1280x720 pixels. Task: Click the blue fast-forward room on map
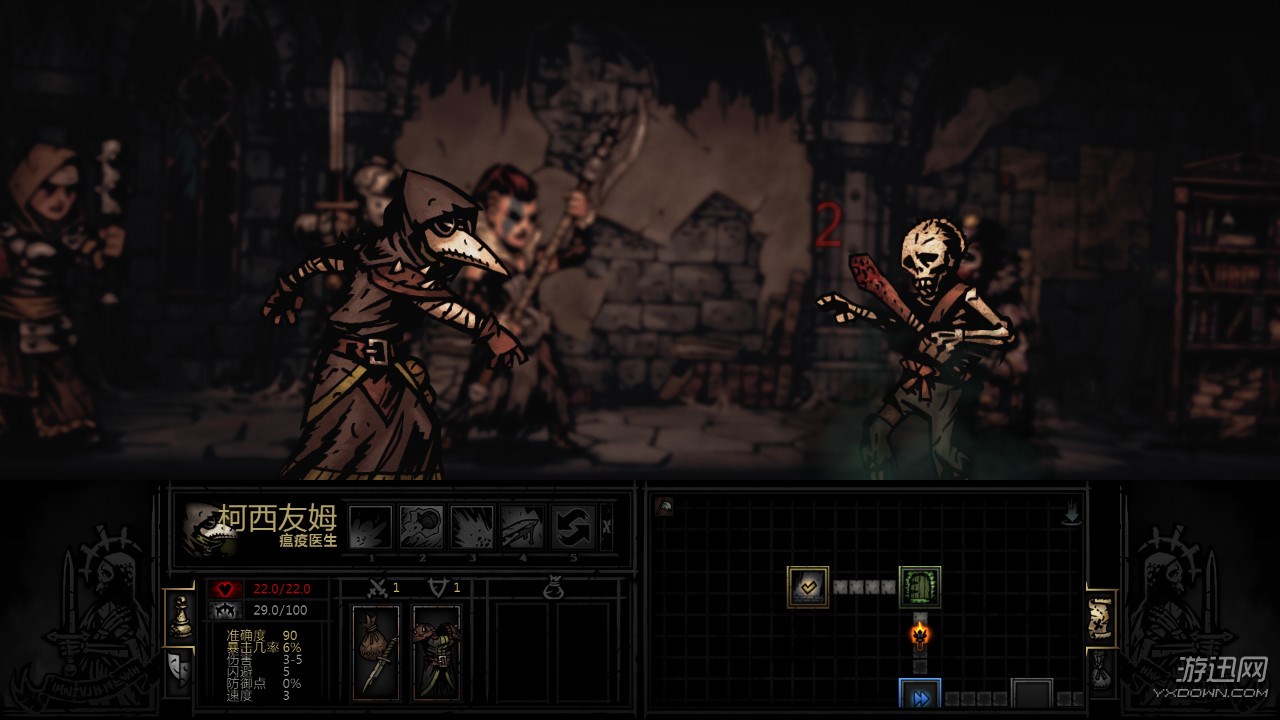919,697
